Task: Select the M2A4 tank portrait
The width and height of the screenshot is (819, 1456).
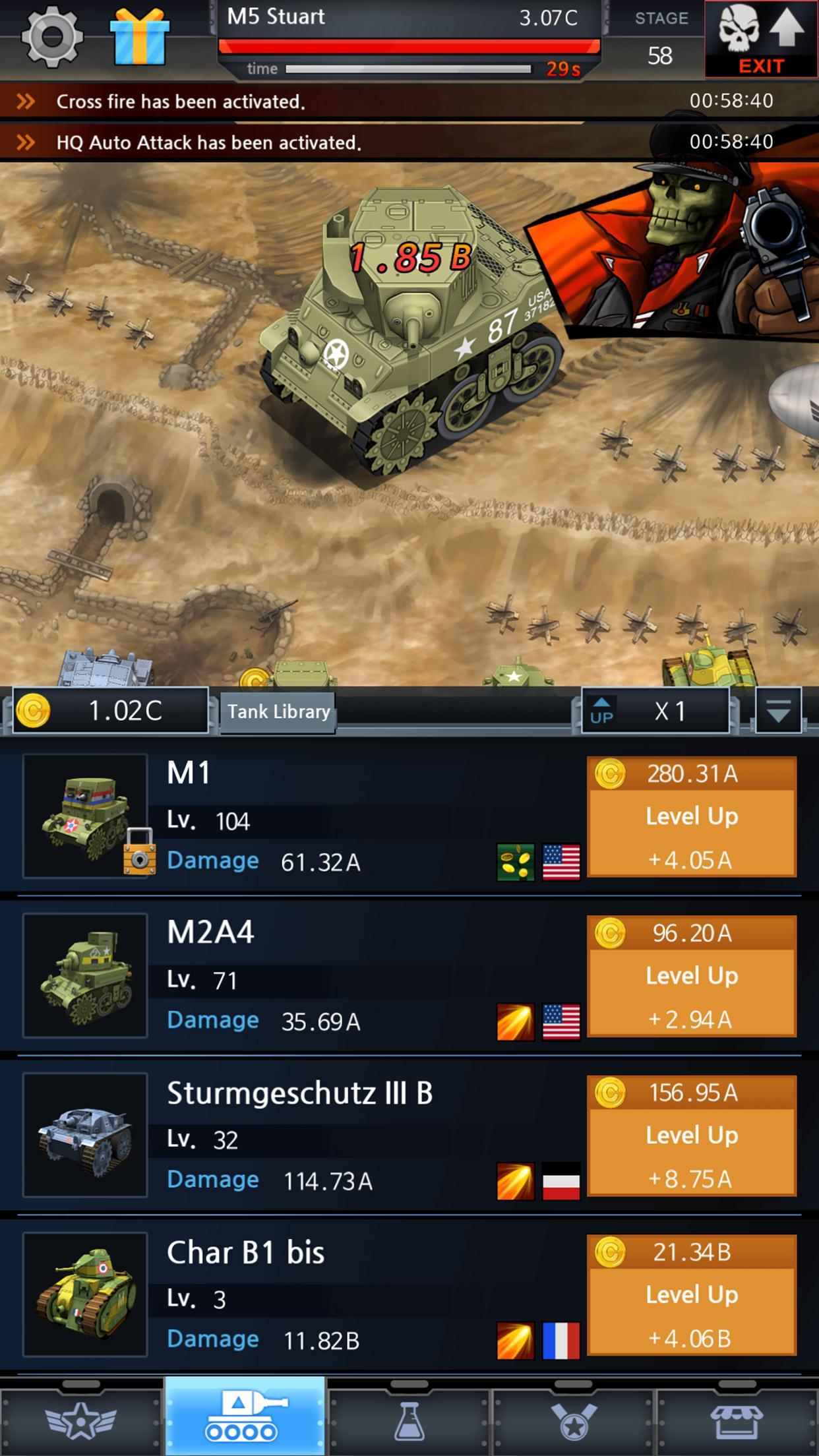Action: tap(85, 976)
